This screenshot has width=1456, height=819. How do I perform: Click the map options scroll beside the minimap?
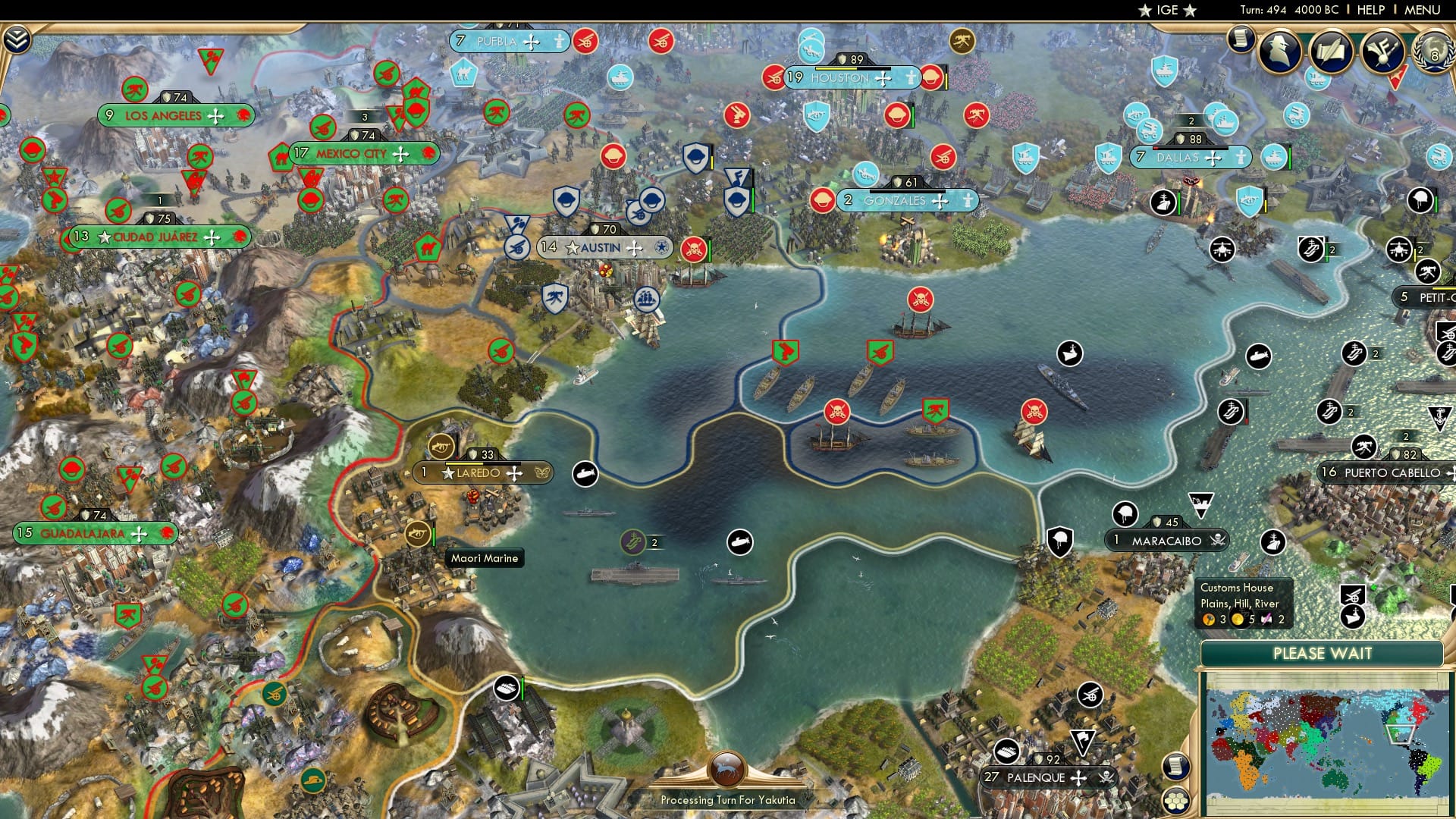click(x=1176, y=767)
